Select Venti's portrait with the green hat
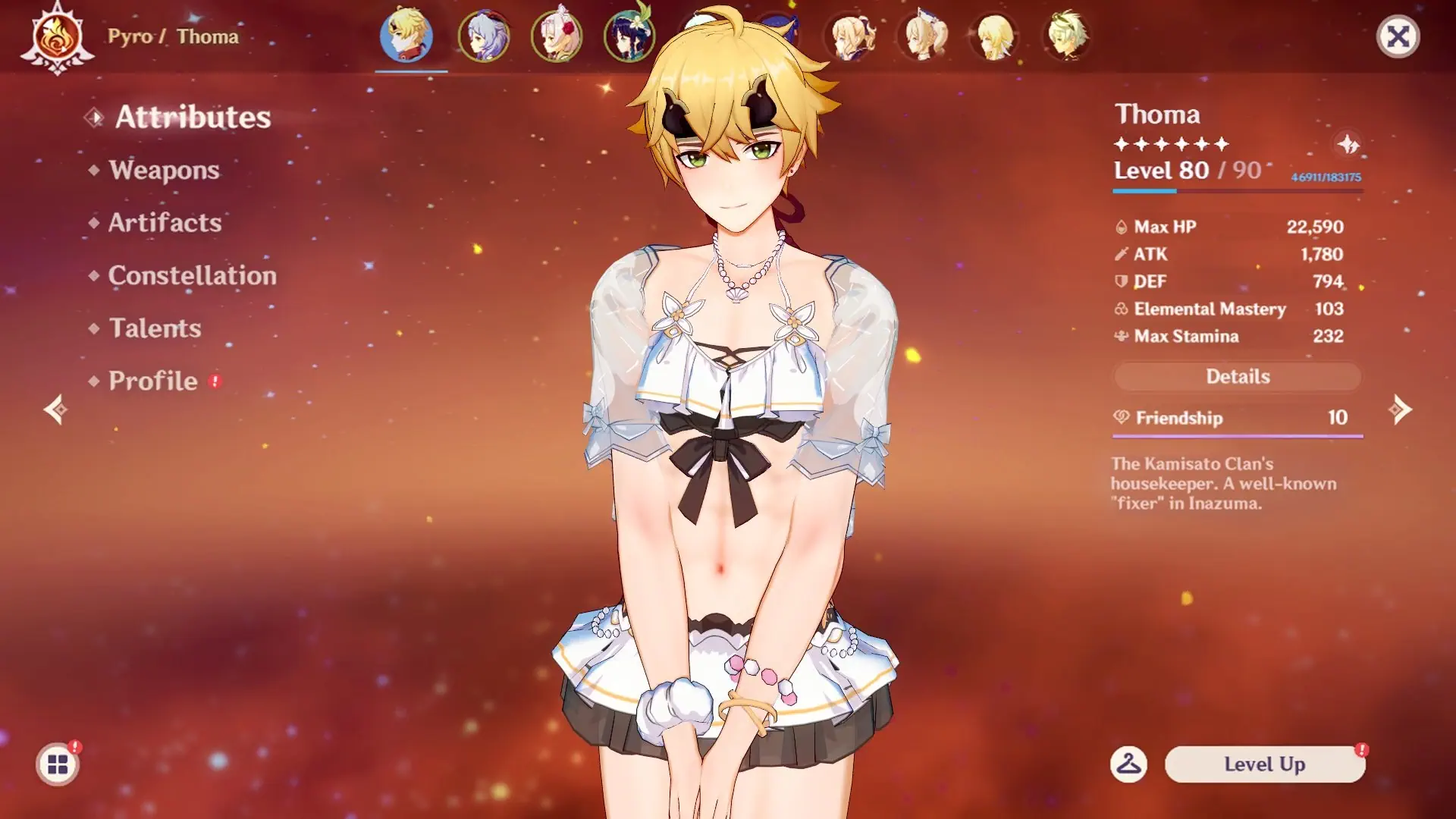This screenshot has height=819, width=1456. point(629,36)
